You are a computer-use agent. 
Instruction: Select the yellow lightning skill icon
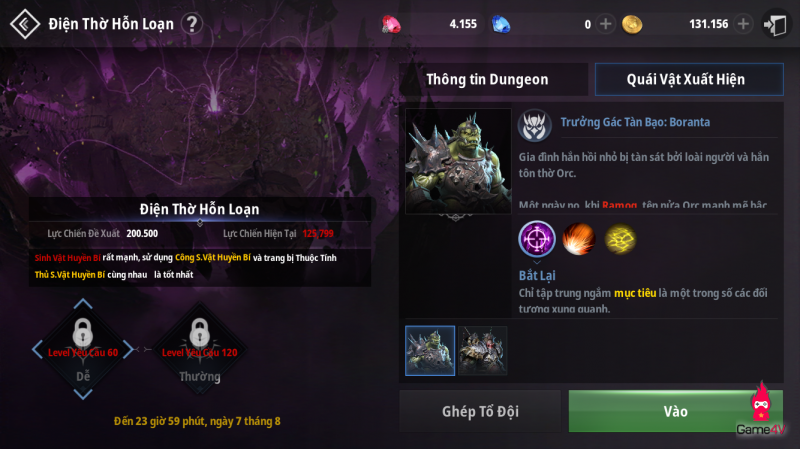621,240
